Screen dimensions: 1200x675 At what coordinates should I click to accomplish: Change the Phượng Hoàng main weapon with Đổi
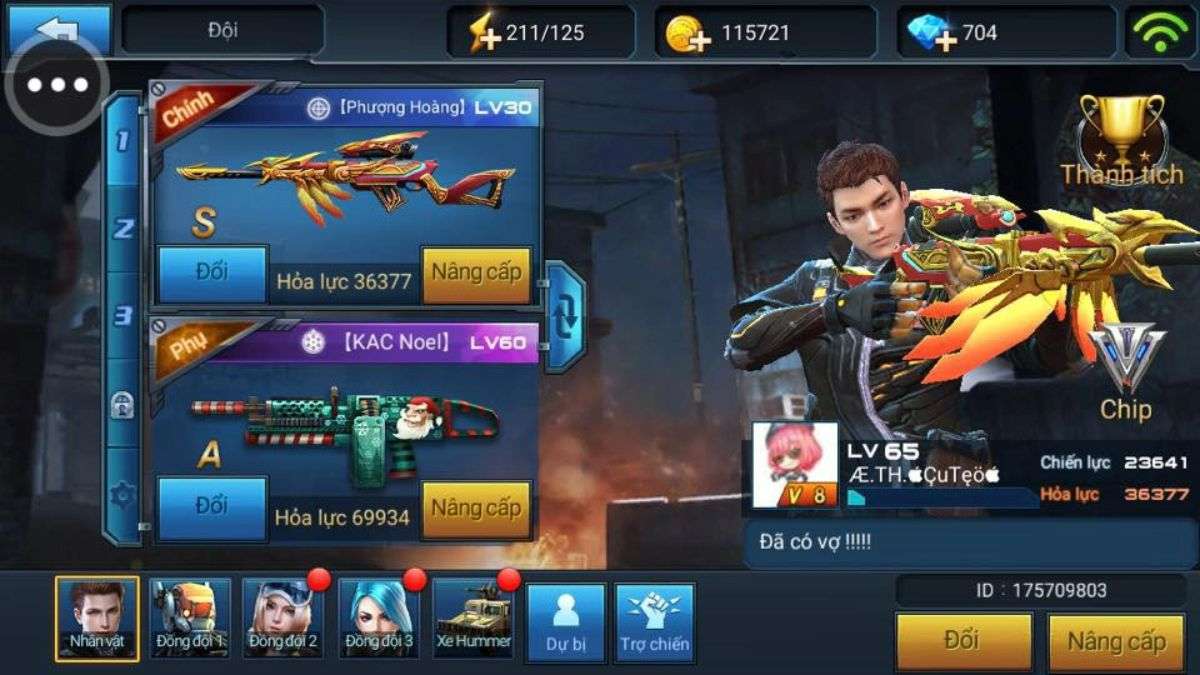212,273
